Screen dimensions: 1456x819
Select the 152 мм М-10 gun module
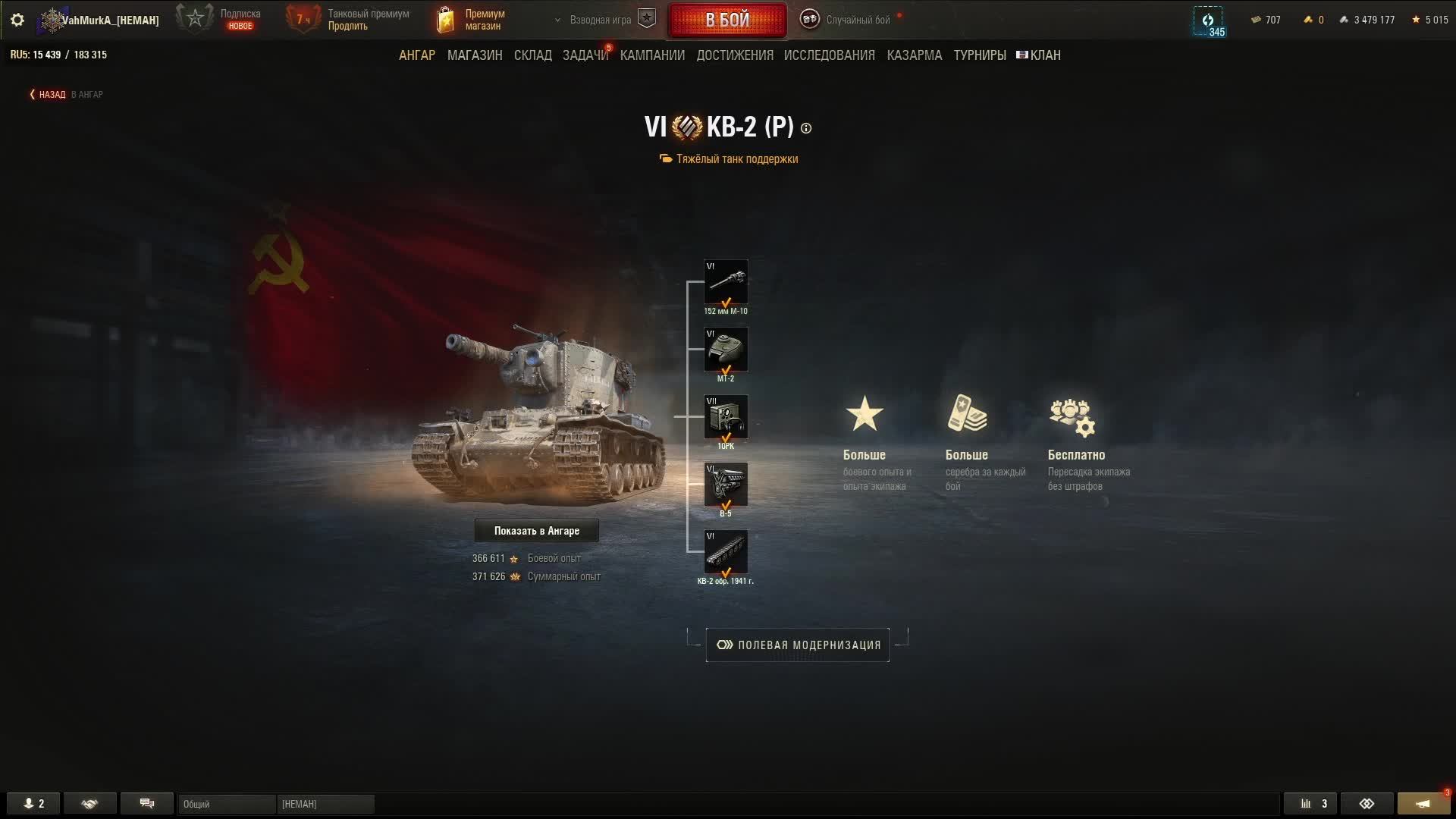726,283
